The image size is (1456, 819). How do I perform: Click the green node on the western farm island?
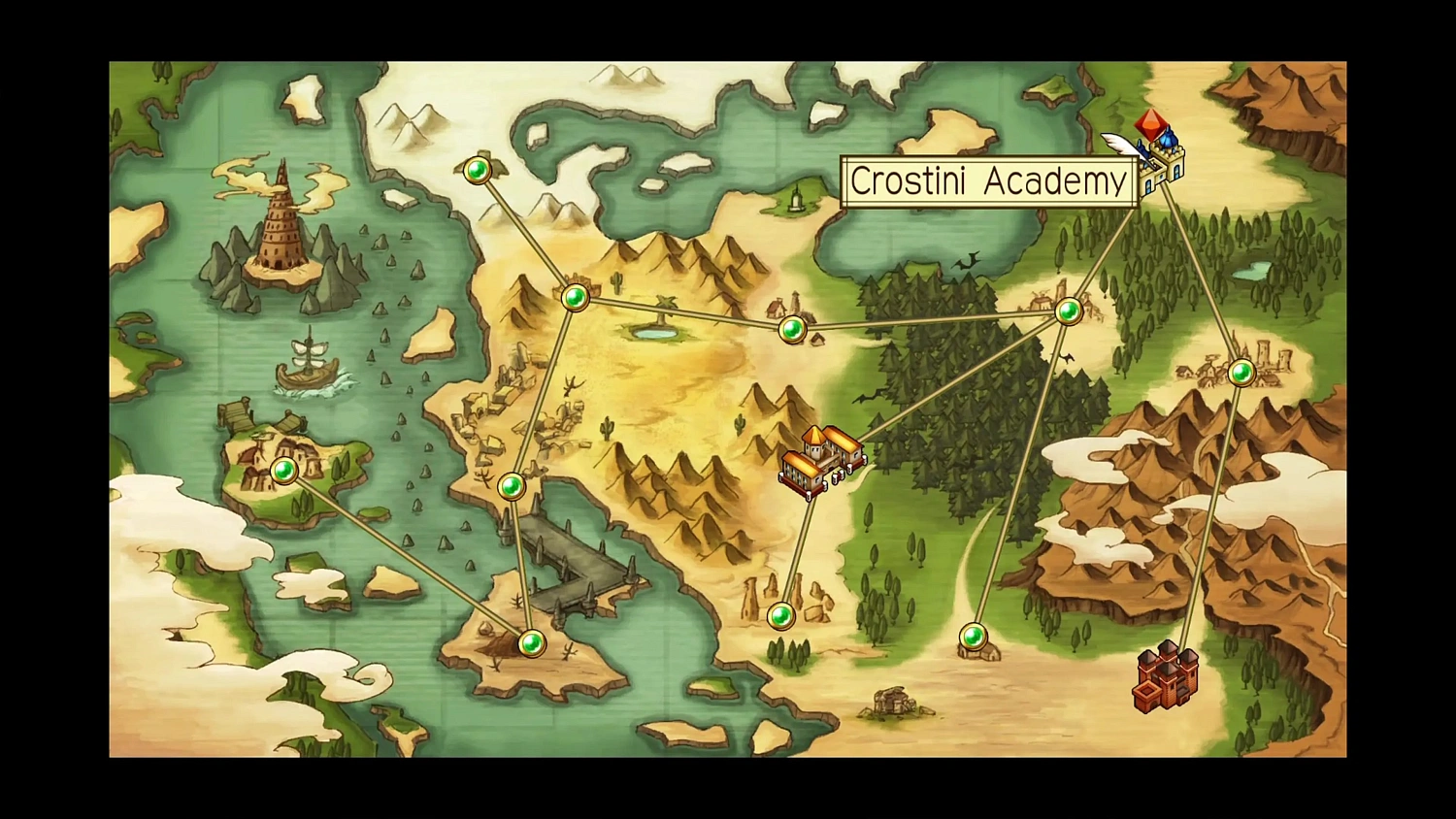coord(282,473)
